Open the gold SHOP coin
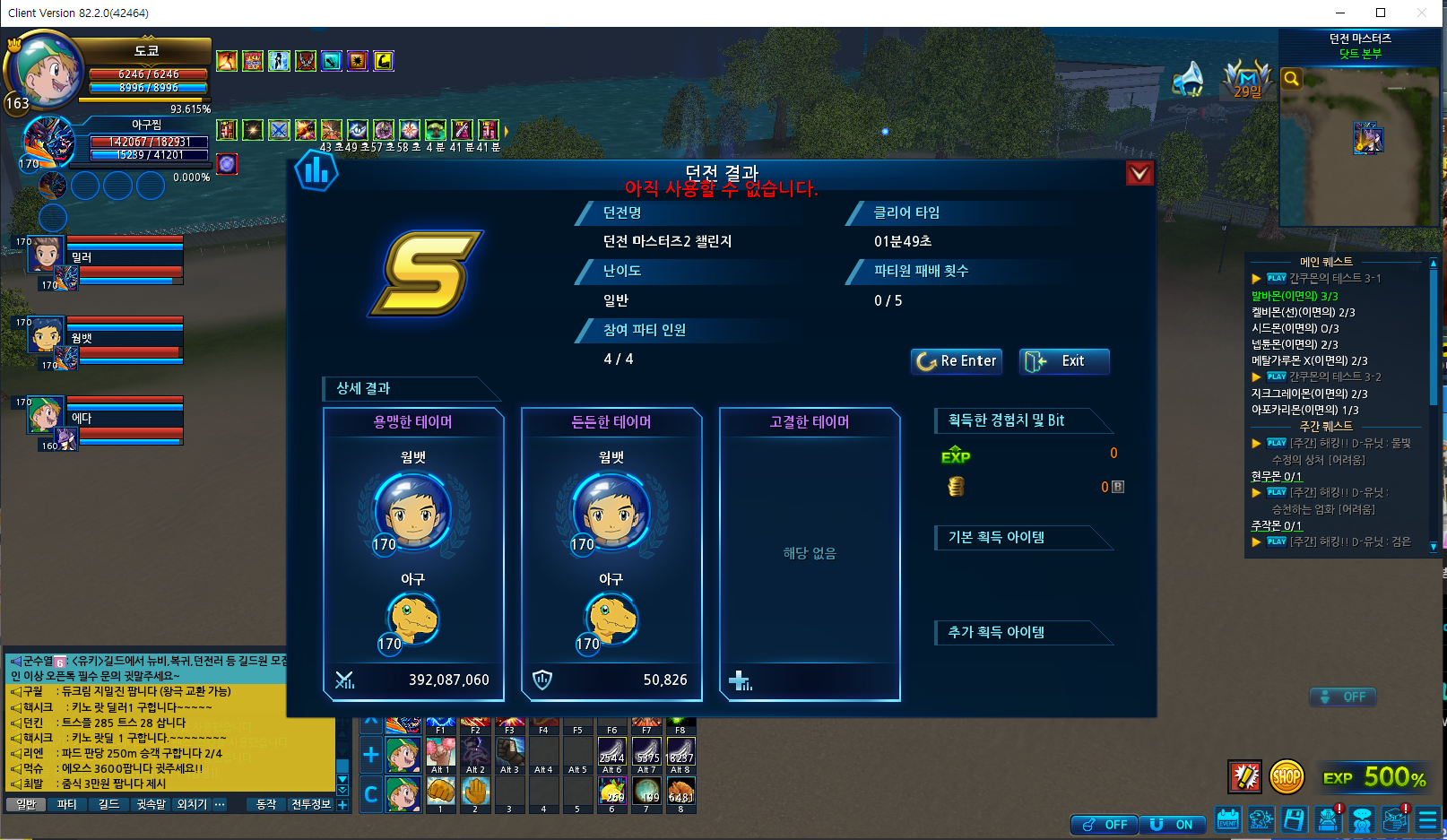 click(1286, 777)
